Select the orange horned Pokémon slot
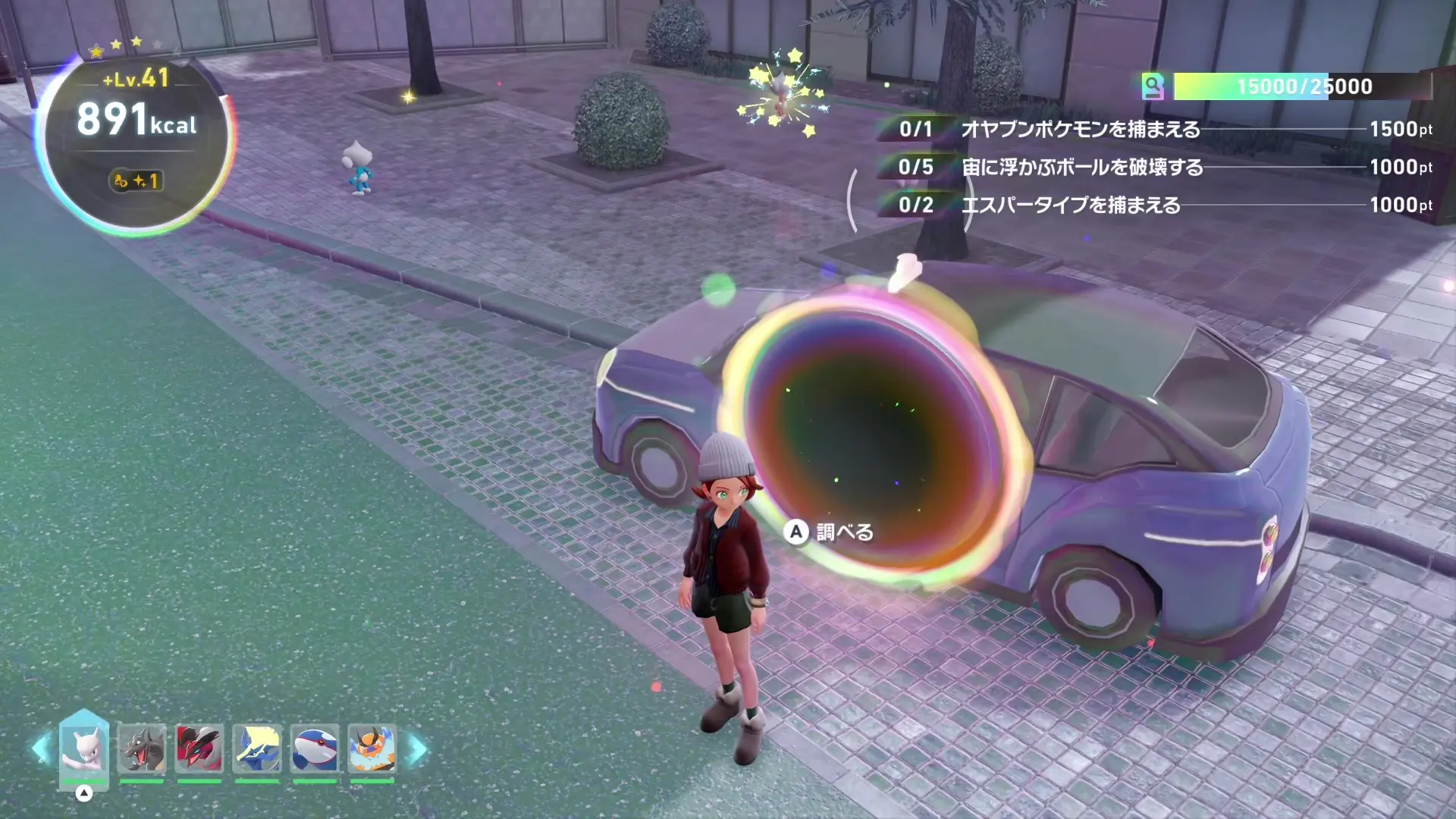The width and height of the screenshot is (1456, 819). [372, 748]
